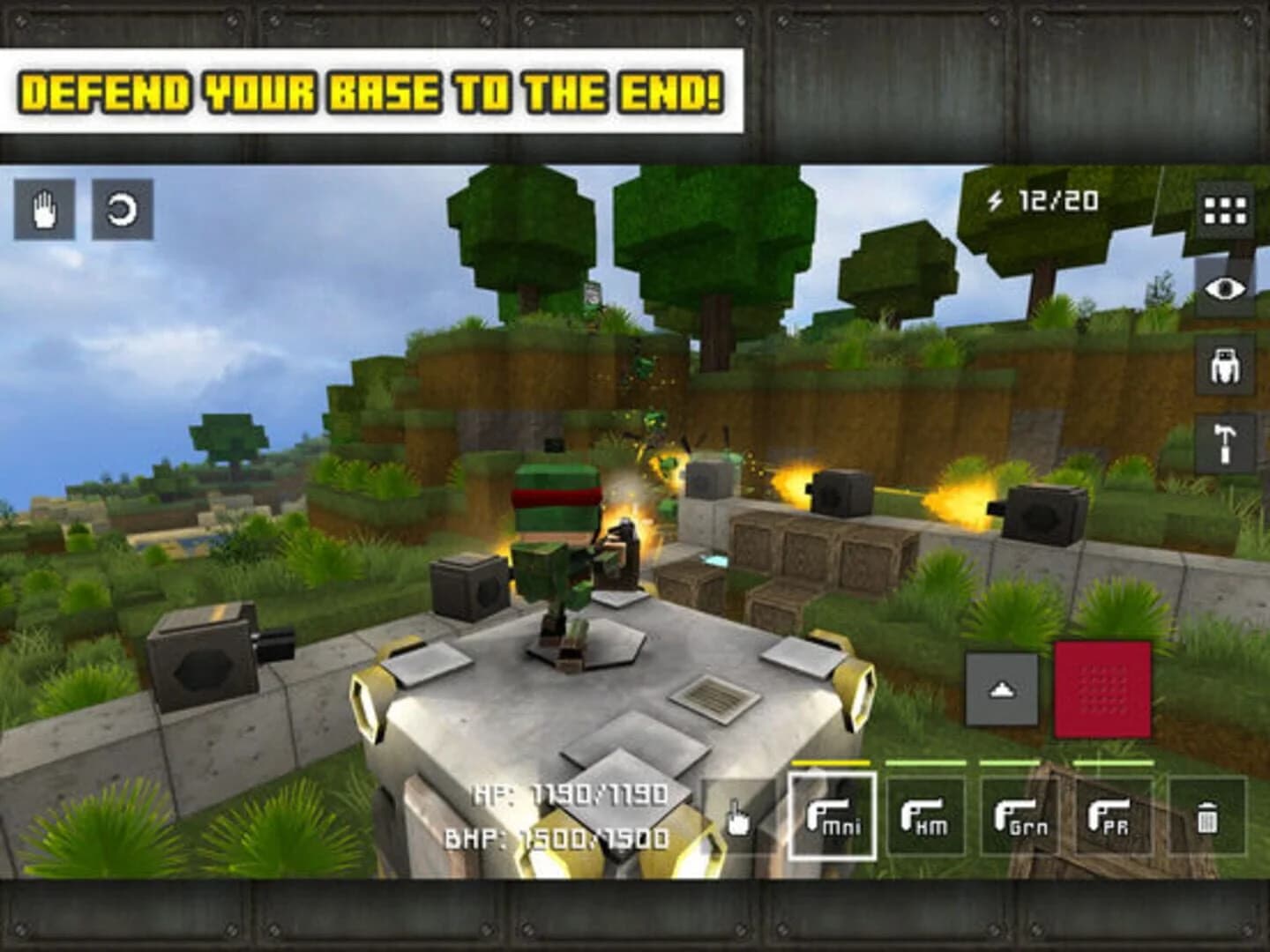
Task: Click the Defend Your Base banner
Action: pyautogui.click(x=374, y=89)
